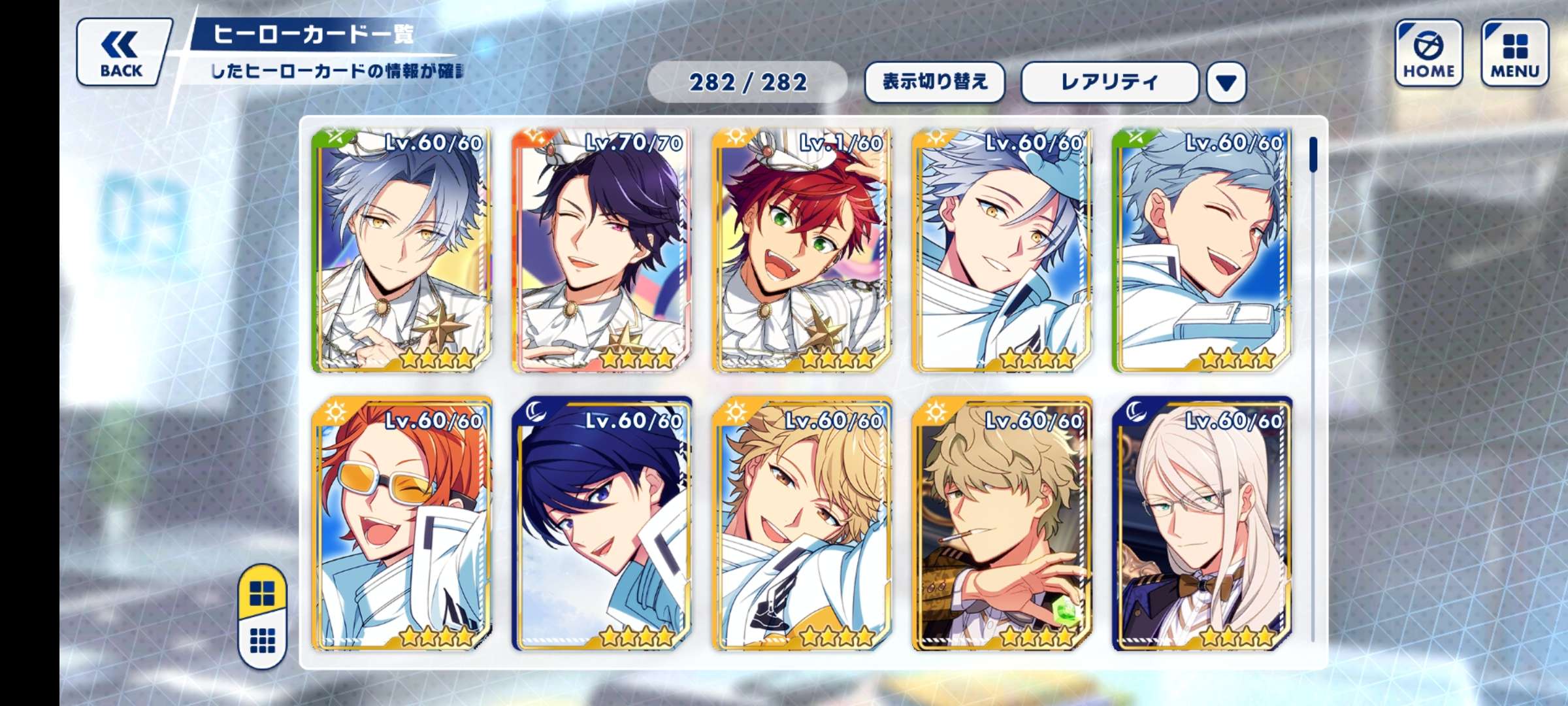The width and height of the screenshot is (1568, 706).
Task: Select the Lv.70/70 dark purple-haired winking card
Action: click(601, 252)
